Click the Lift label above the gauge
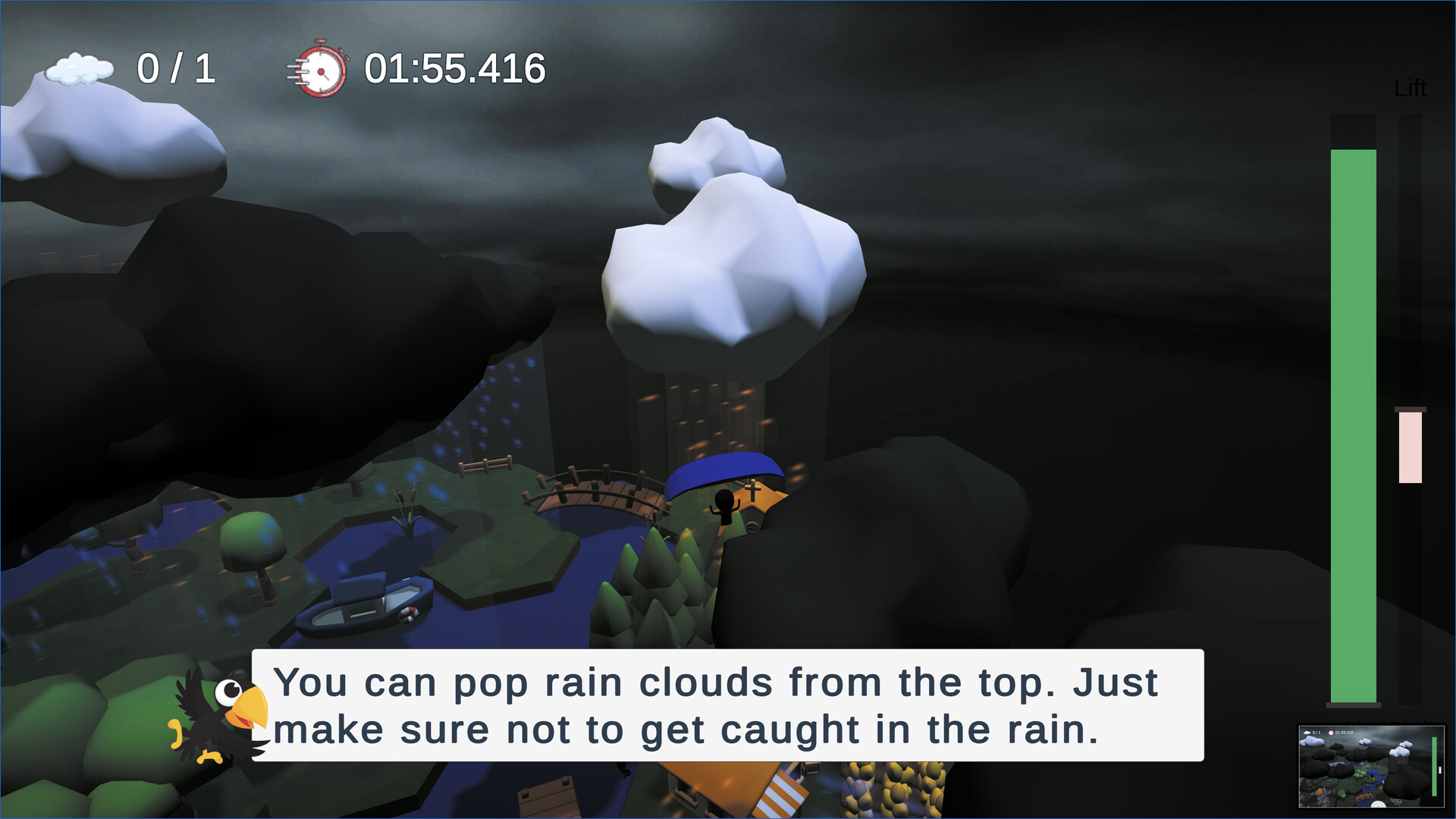Image resolution: width=1456 pixels, height=819 pixels. (x=1411, y=88)
